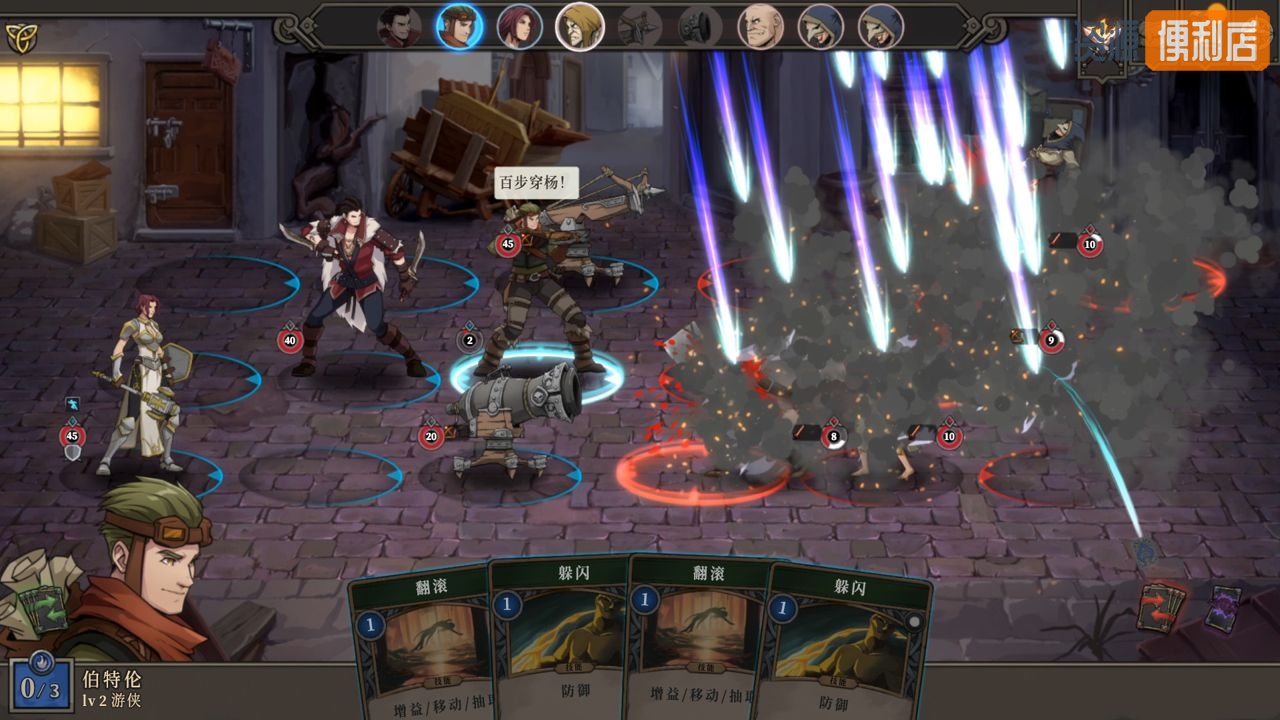
Task: Select the bald man's turn-order portrait
Action: 761,27
